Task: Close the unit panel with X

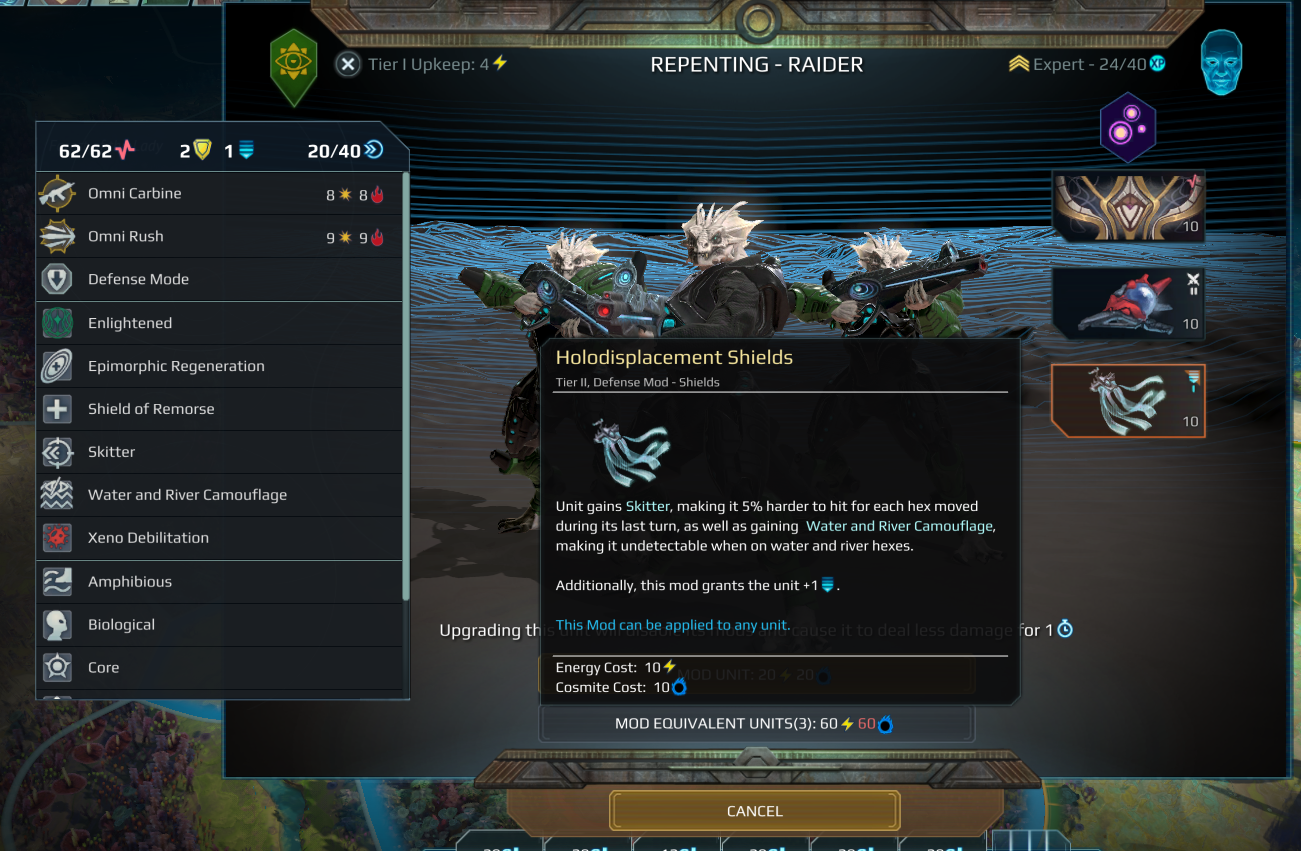Action: pos(347,64)
